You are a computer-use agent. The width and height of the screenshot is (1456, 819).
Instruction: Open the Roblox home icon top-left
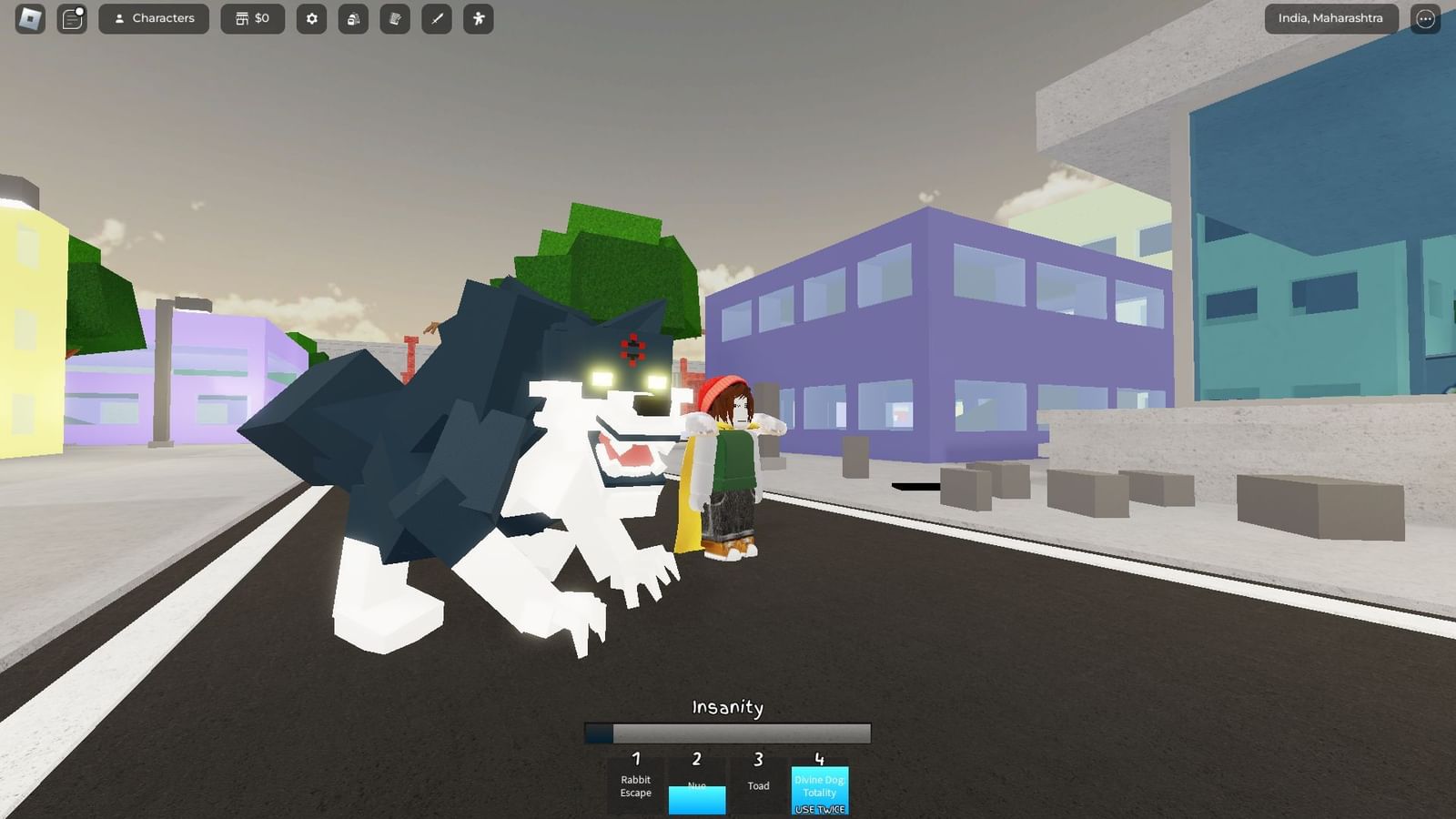30,18
